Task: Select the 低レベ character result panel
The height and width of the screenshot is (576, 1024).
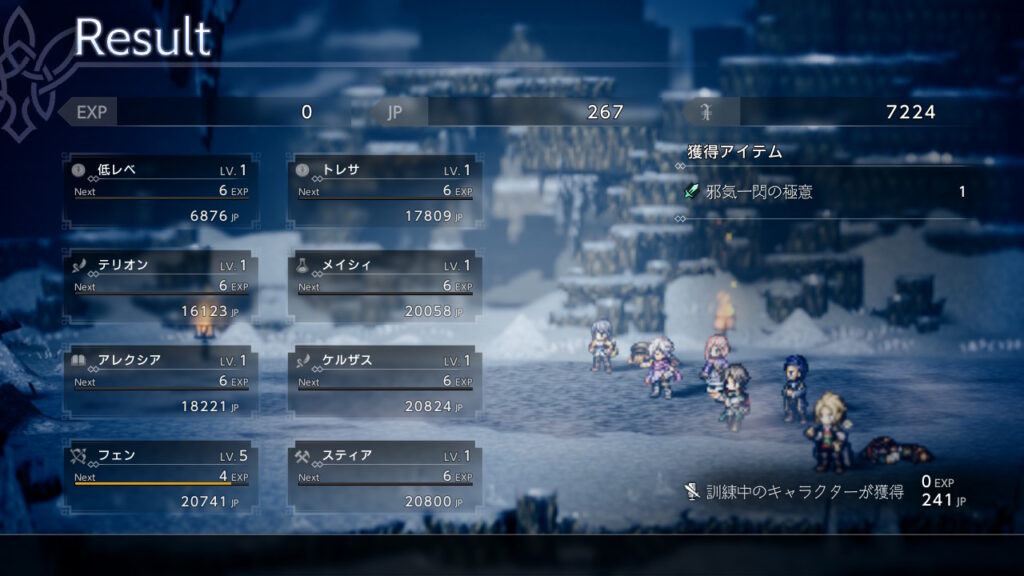Action: [x=160, y=192]
